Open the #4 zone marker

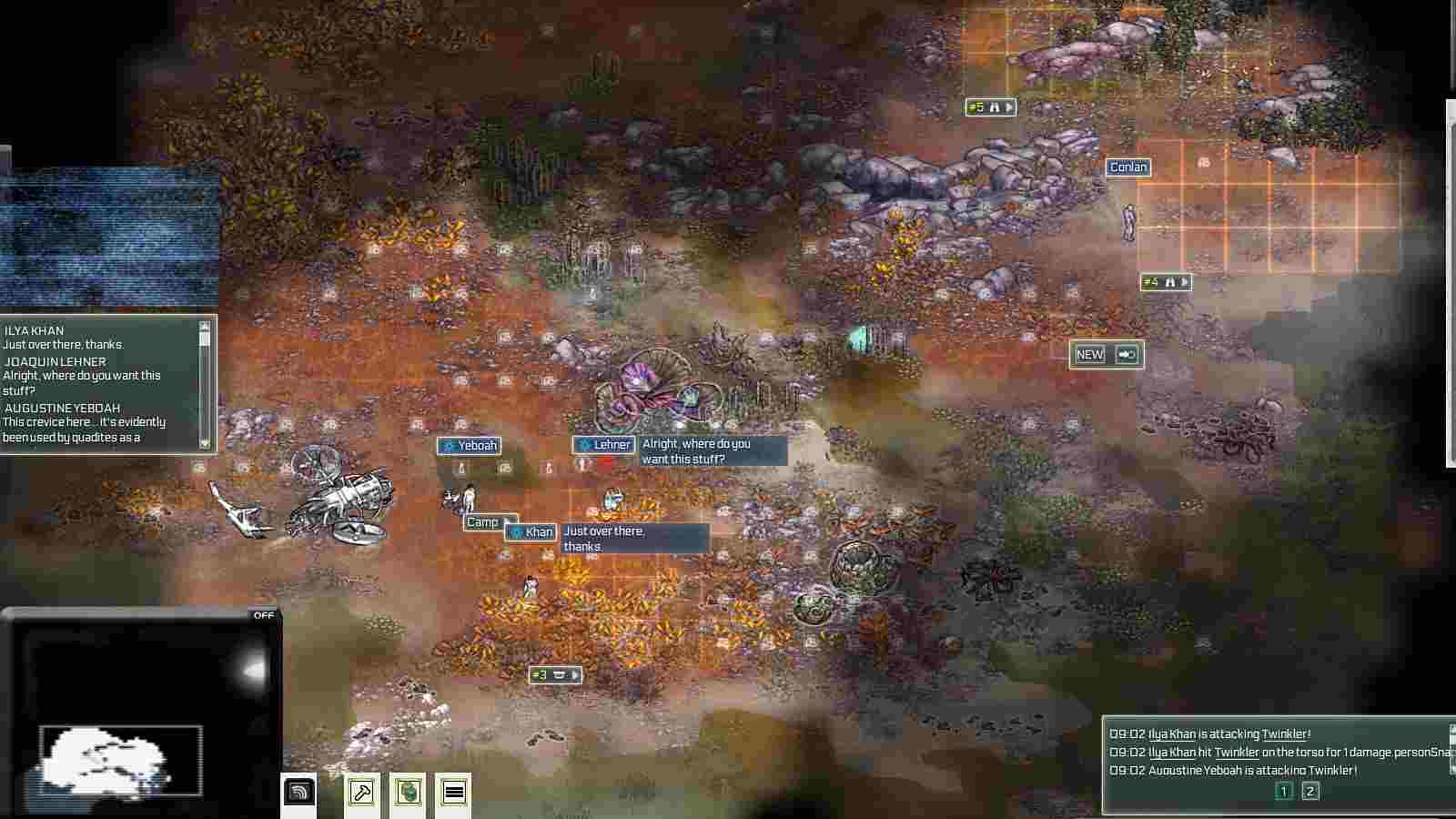click(x=1166, y=282)
